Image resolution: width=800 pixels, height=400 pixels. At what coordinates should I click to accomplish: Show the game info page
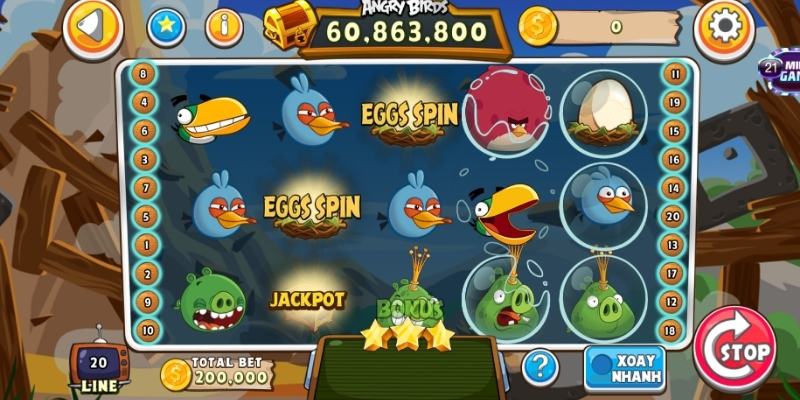[224, 27]
